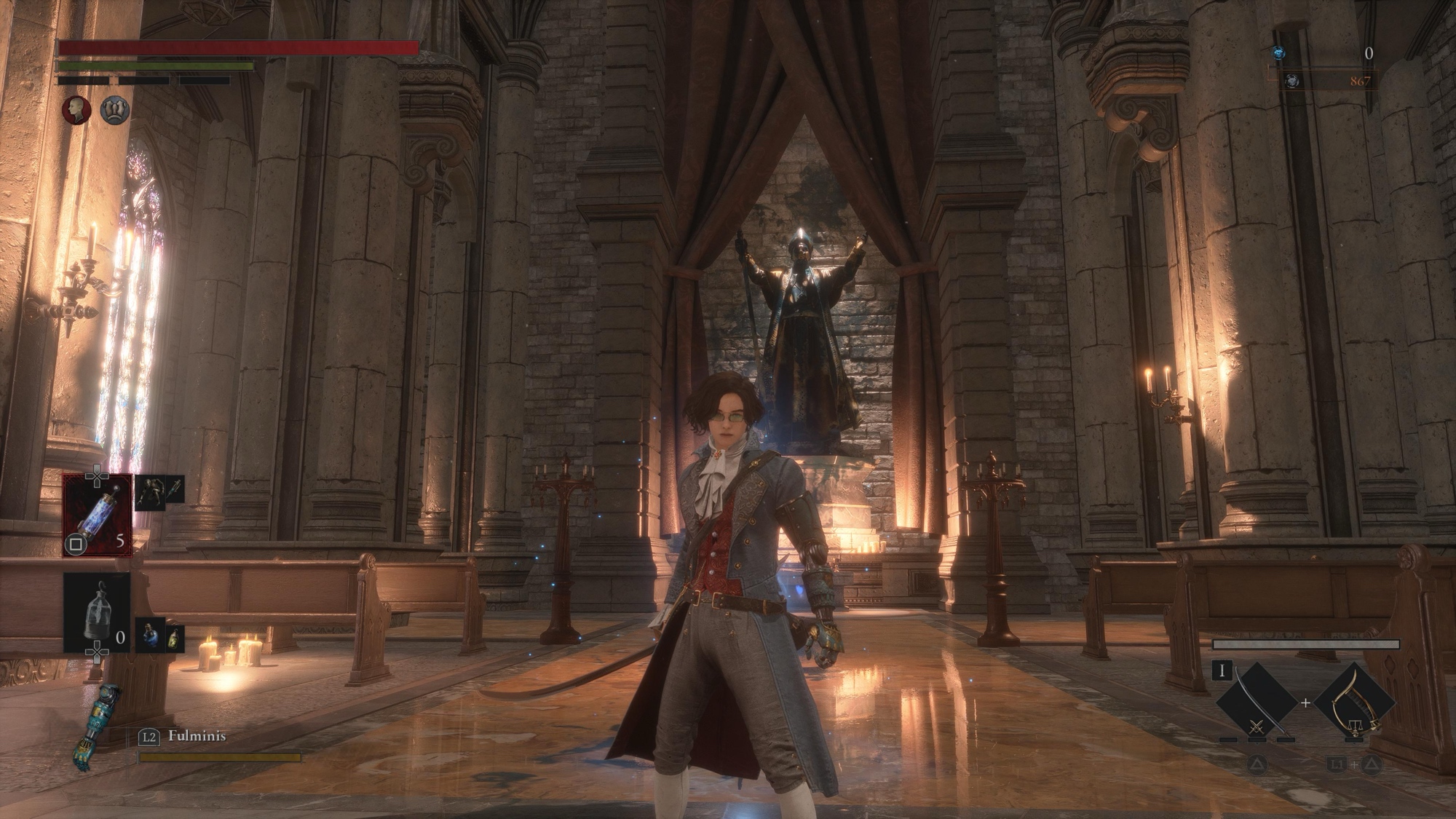Click the blue armor status icon

click(115, 111)
